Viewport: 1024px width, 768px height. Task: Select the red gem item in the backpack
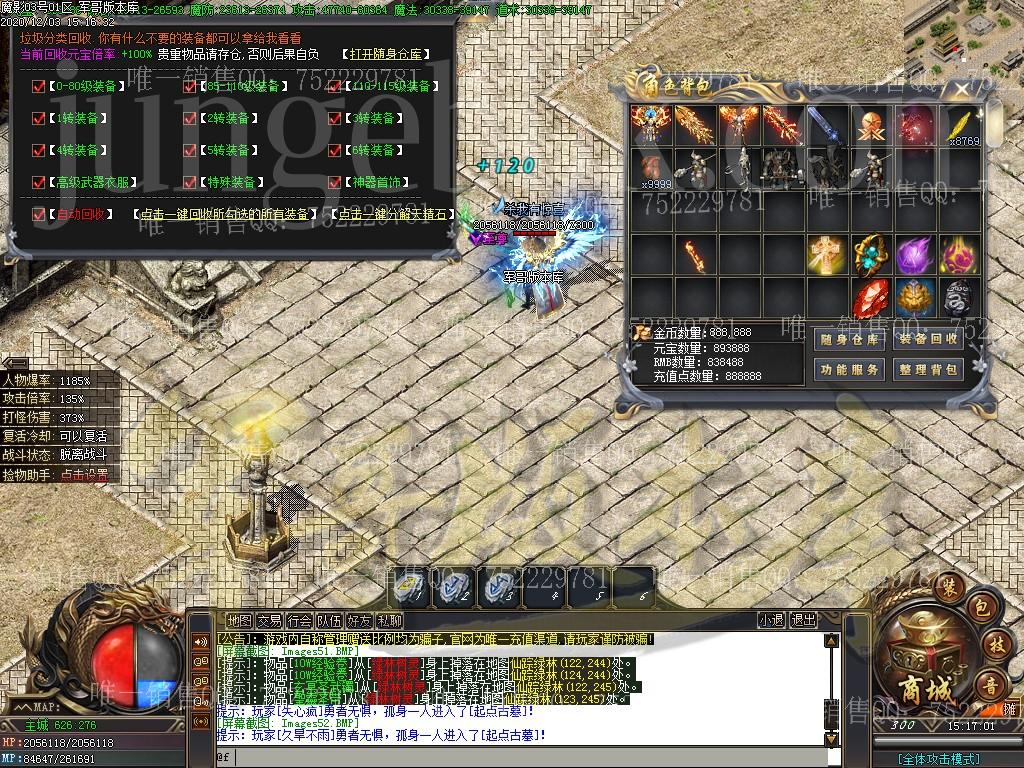point(871,296)
